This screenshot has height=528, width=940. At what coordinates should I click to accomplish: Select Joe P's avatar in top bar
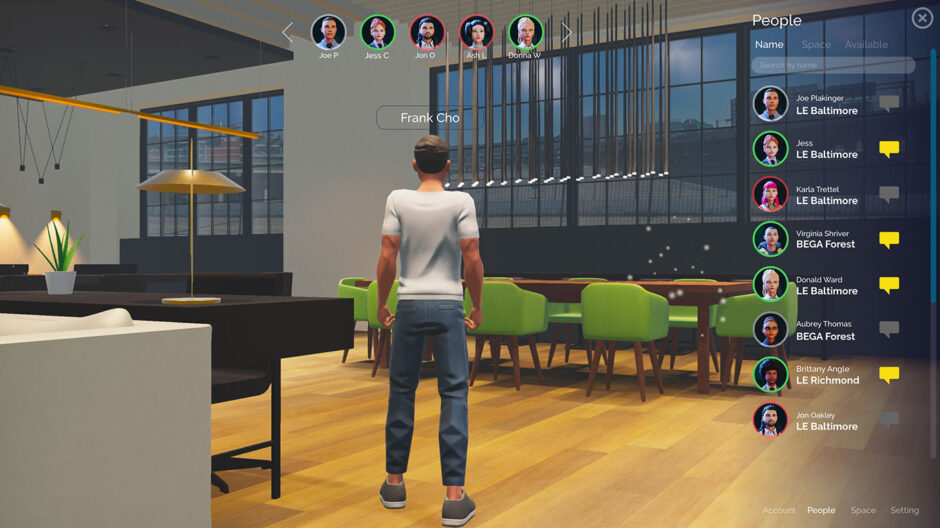click(x=328, y=32)
